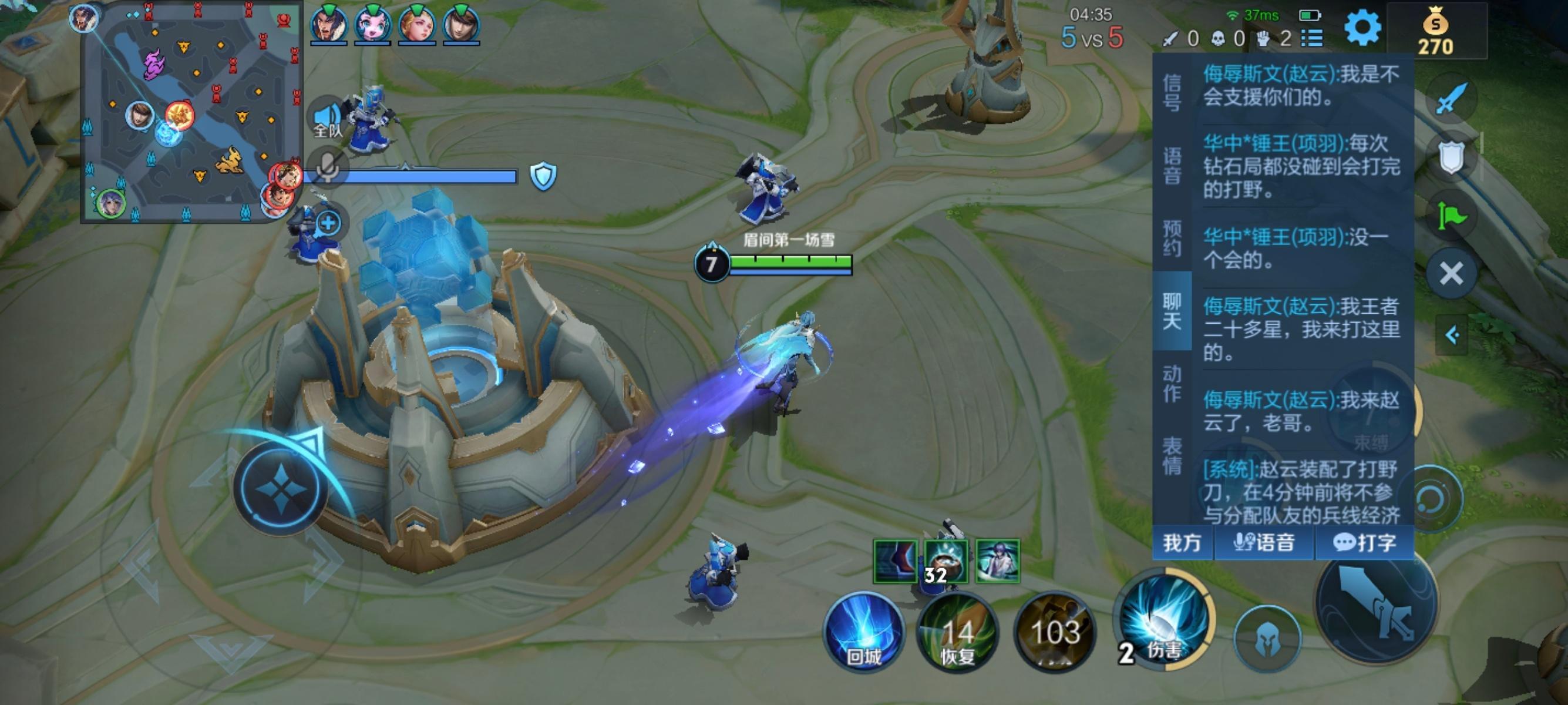Viewport: 1568px width, 705px height.
Task: Open the scoreboard list icon
Action: (1312, 39)
